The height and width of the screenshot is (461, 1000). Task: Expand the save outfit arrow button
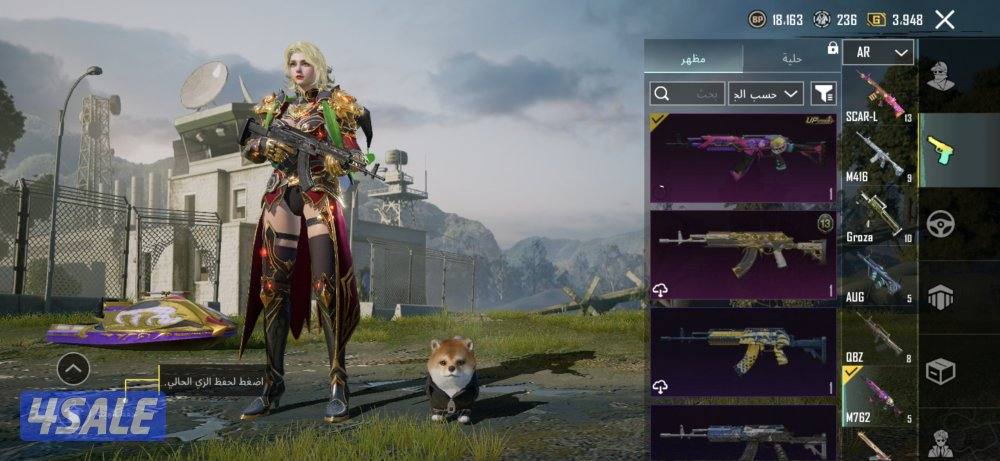tap(73, 369)
